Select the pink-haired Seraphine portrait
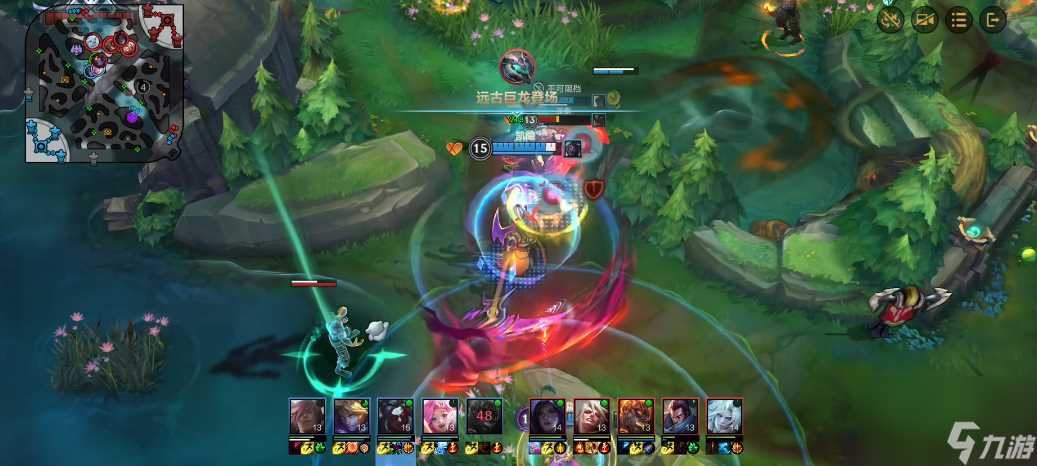The image size is (1037, 466). (x=439, y=417)
